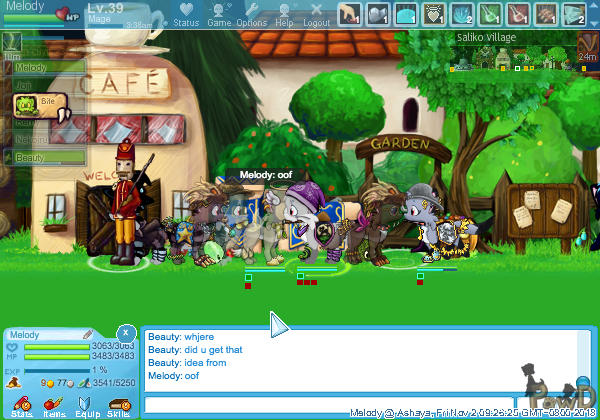Log out using the Logout button
The width and height of the screenshot is (600, 420).
[317, 13]
